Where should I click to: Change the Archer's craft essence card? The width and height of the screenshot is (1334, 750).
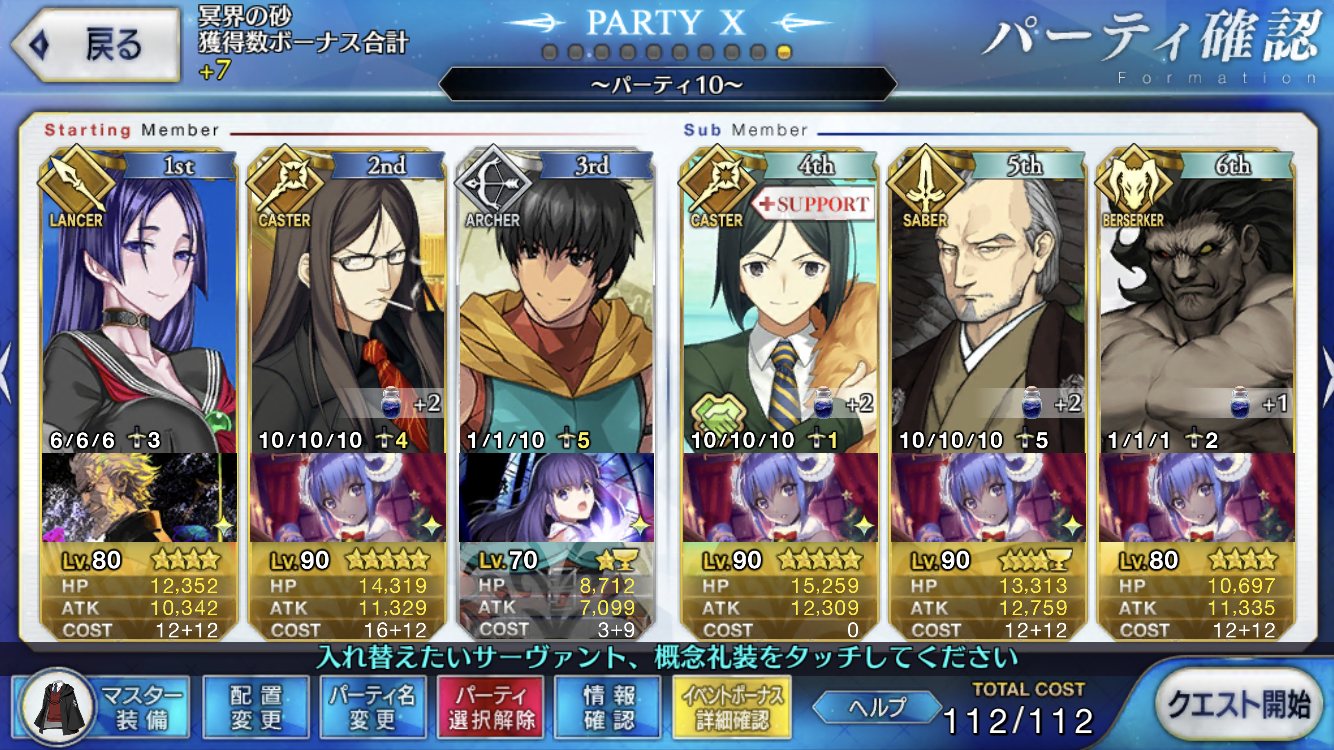coord(556,497)
